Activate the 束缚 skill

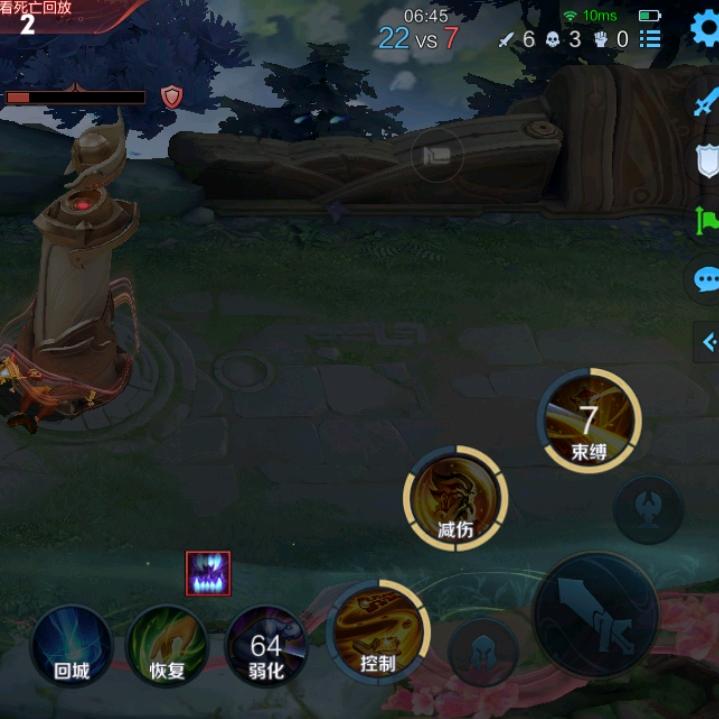589,420
